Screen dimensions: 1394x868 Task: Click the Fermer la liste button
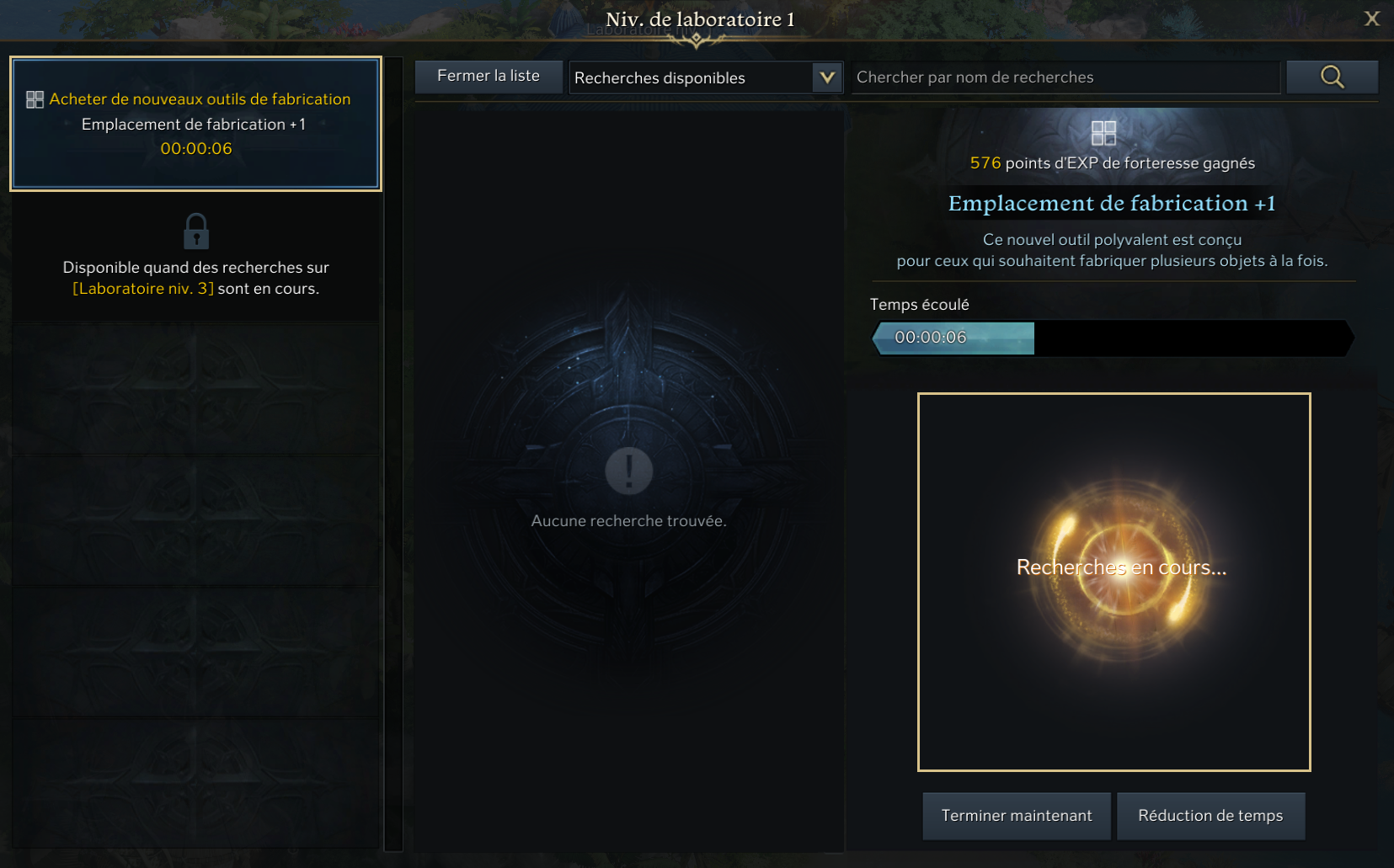pos(489,77)
